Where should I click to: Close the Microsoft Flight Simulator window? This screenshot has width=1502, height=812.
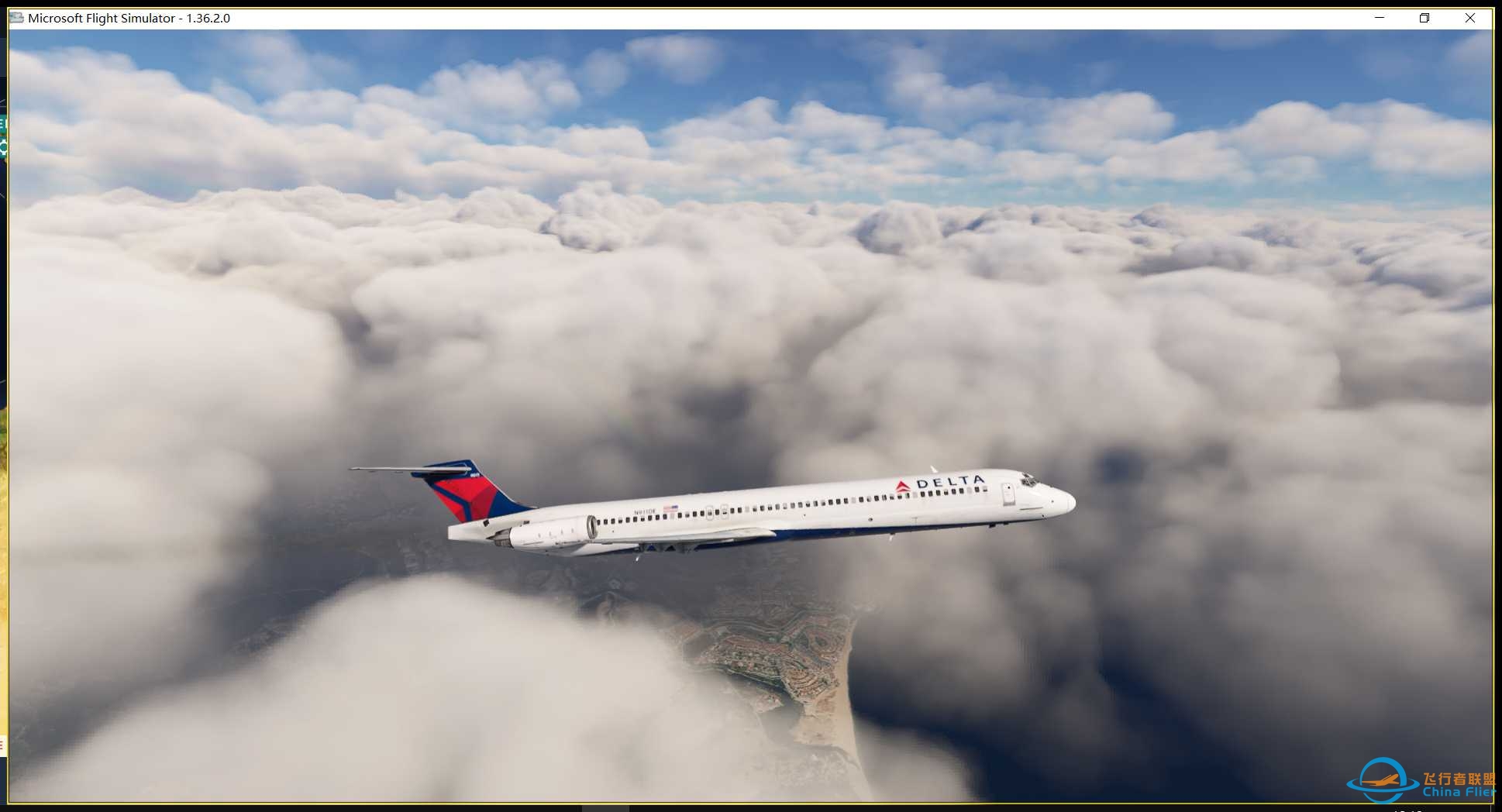(1470, 18)
